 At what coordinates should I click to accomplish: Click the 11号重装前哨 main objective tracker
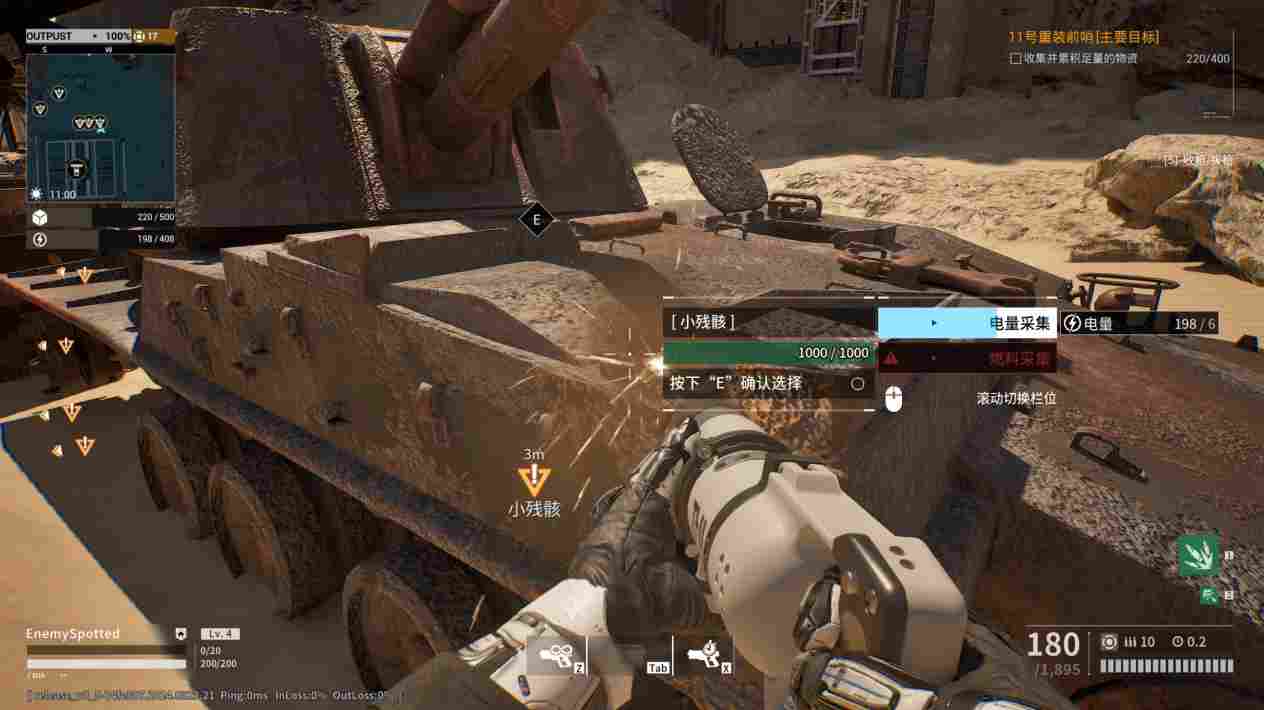point(1084,37)
